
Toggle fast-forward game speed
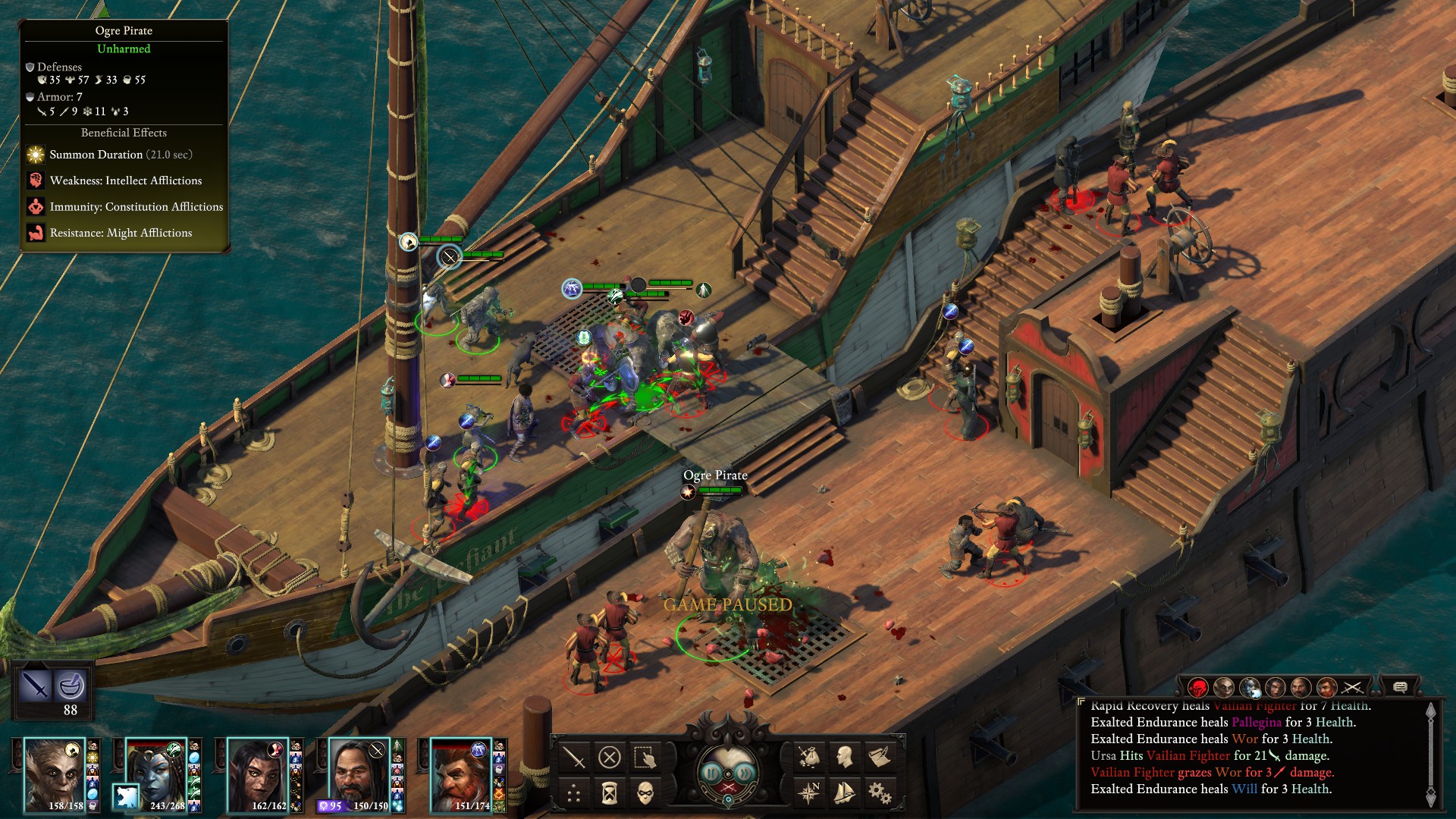[746, 773]
